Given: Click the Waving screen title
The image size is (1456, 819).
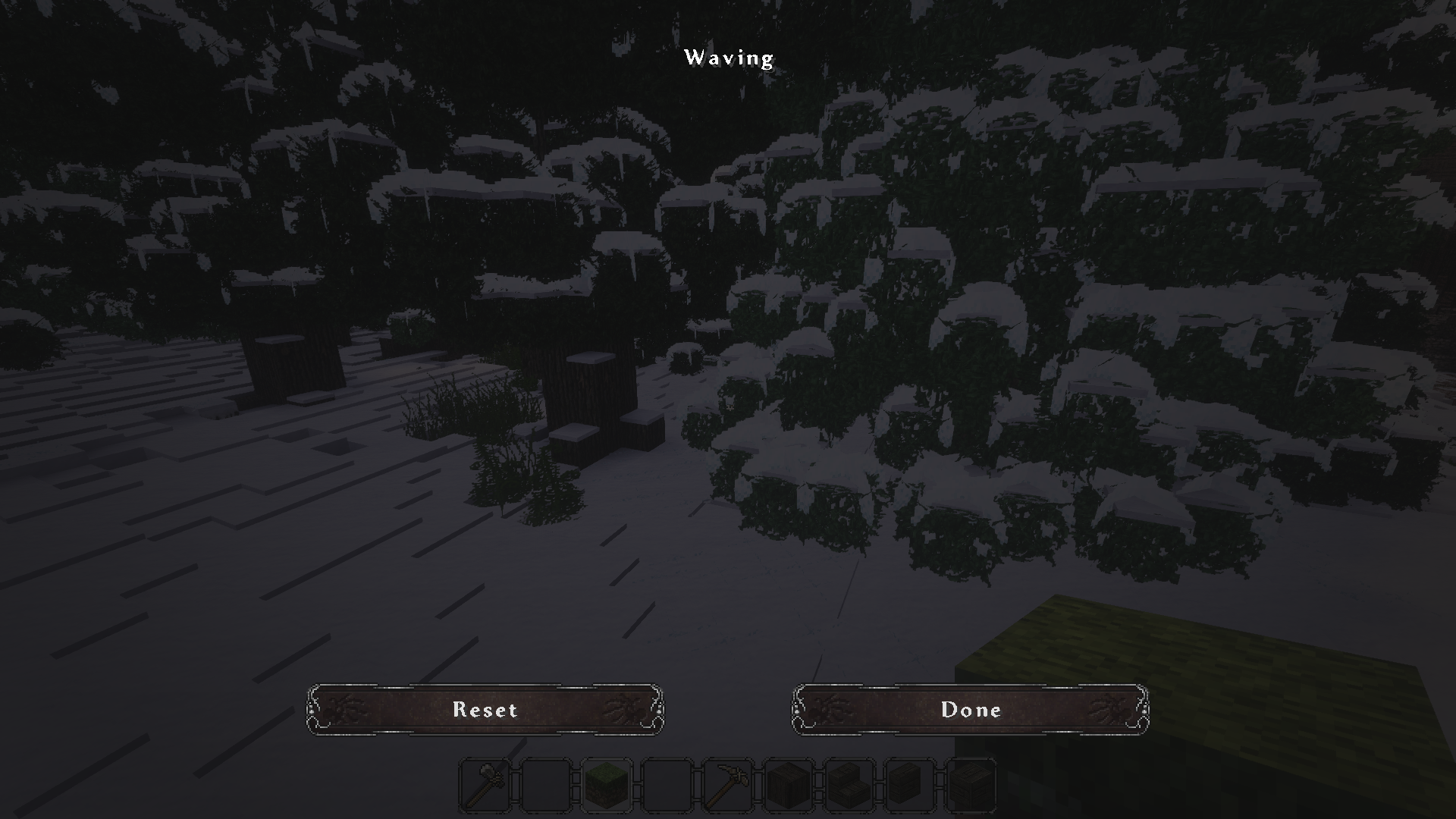Looking at the screenshot, I should (729, 57).
